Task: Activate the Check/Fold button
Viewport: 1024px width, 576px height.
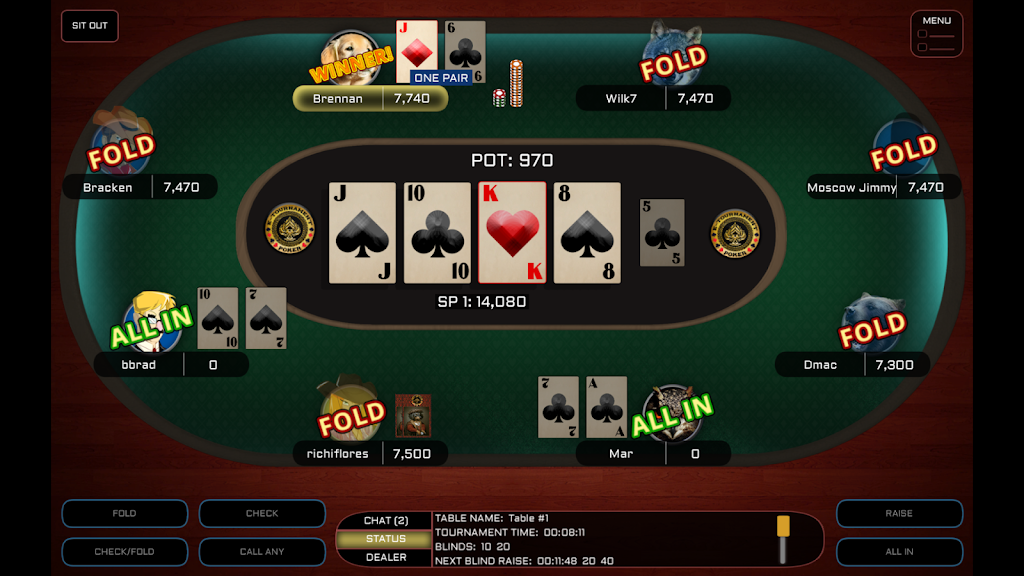Action: click(124, 552)
